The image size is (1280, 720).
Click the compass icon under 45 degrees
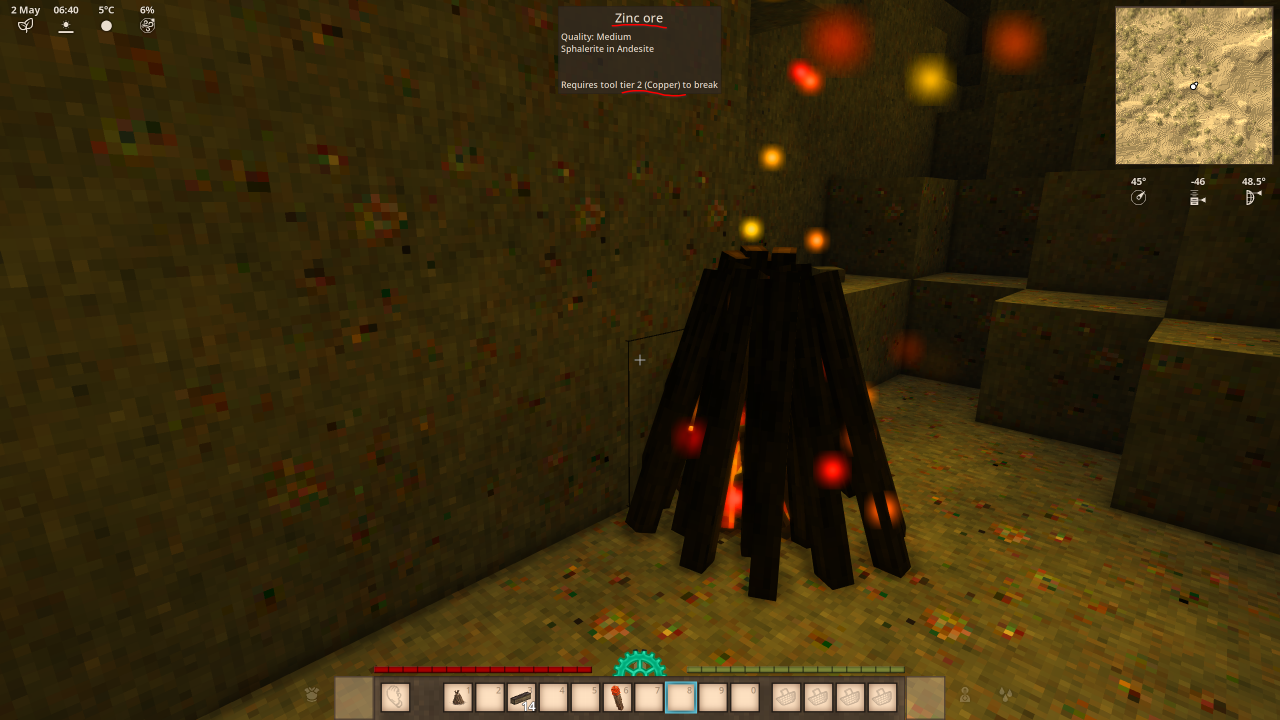[x=1138, y=197]
